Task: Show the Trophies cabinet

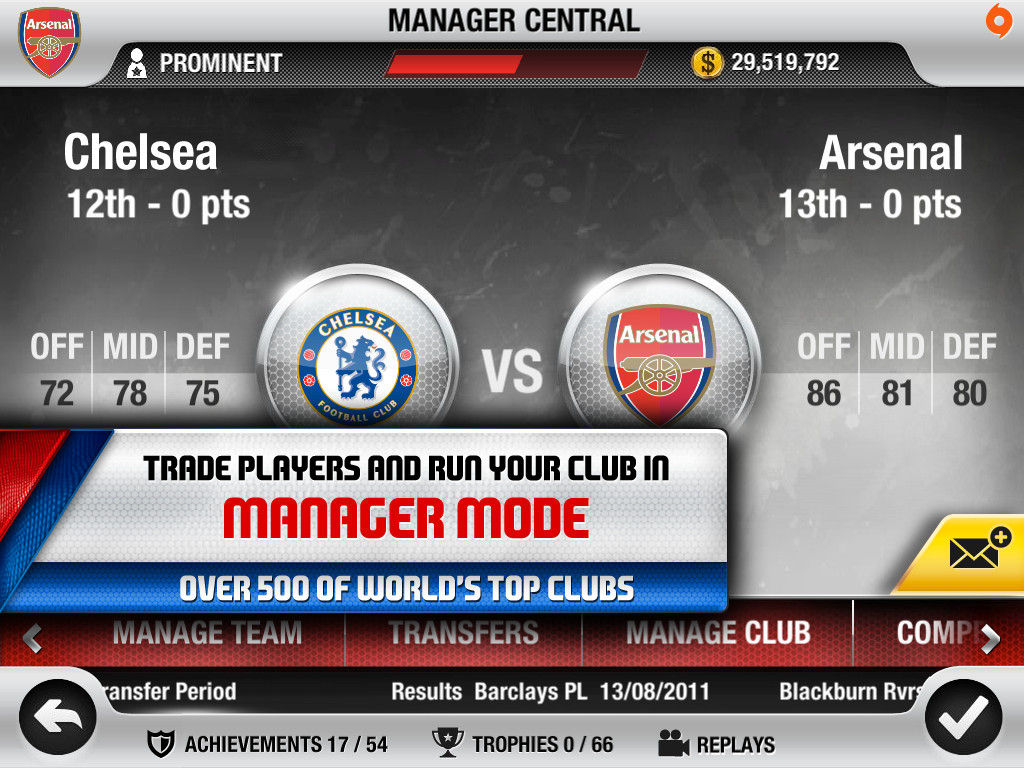Action: click(523, 744)
